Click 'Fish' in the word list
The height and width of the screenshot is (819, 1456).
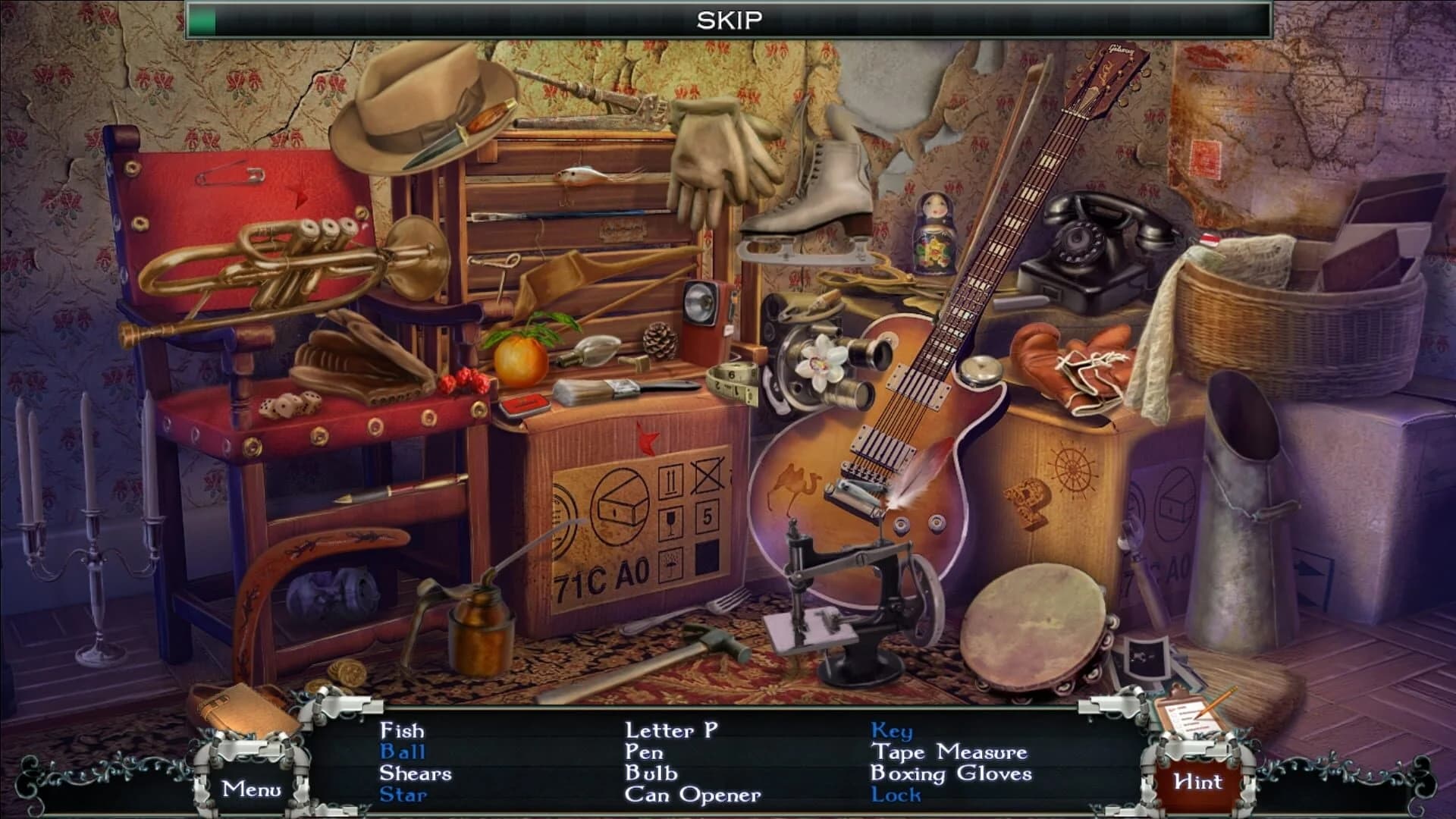402,732
